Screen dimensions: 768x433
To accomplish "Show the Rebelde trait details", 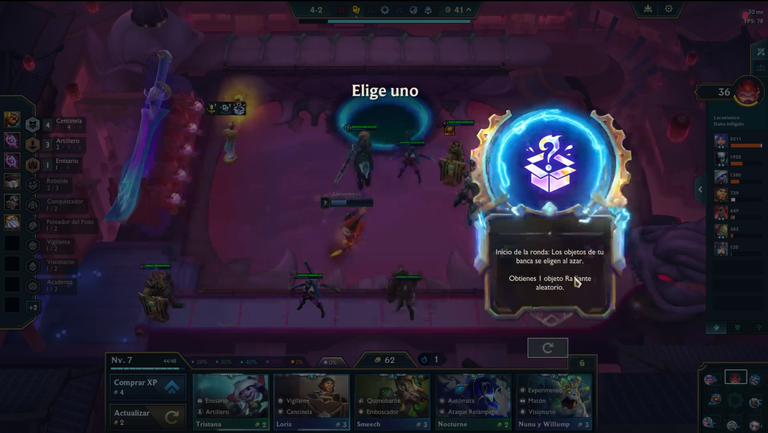I will pyautogui.click(x=33, y=185).
